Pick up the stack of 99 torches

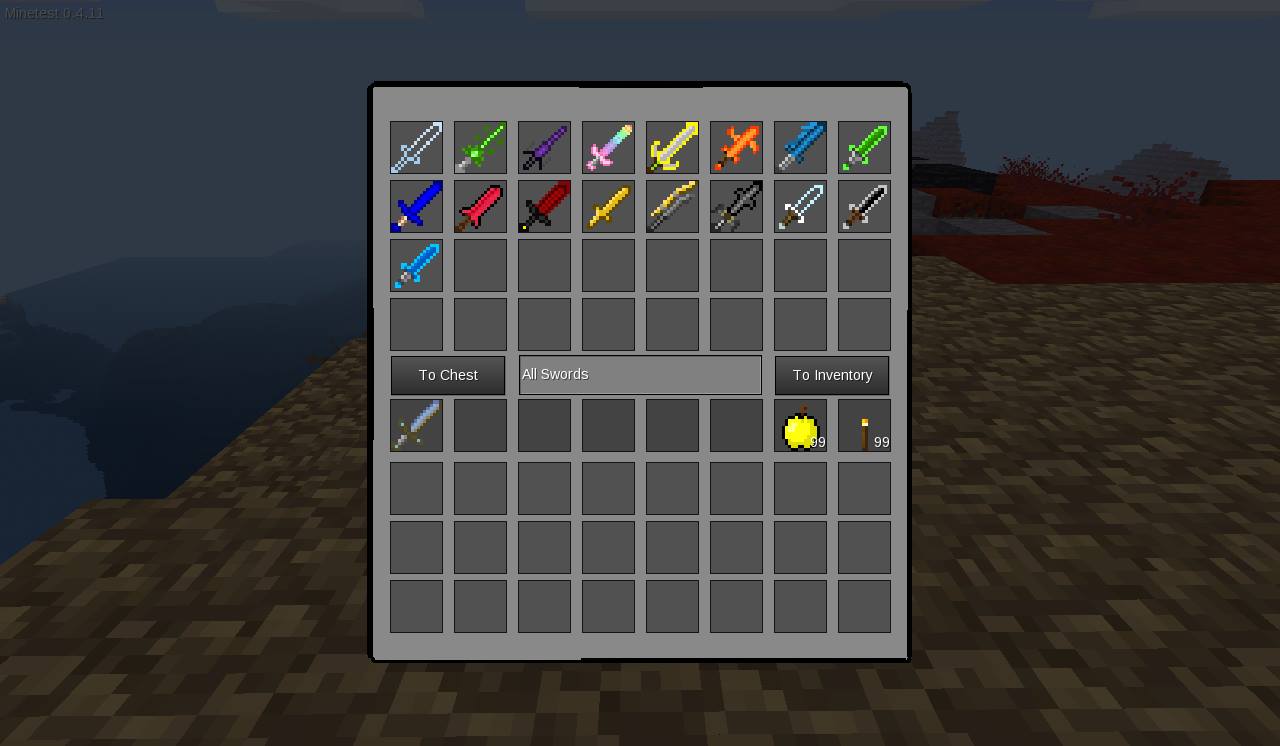click(864, 424)
